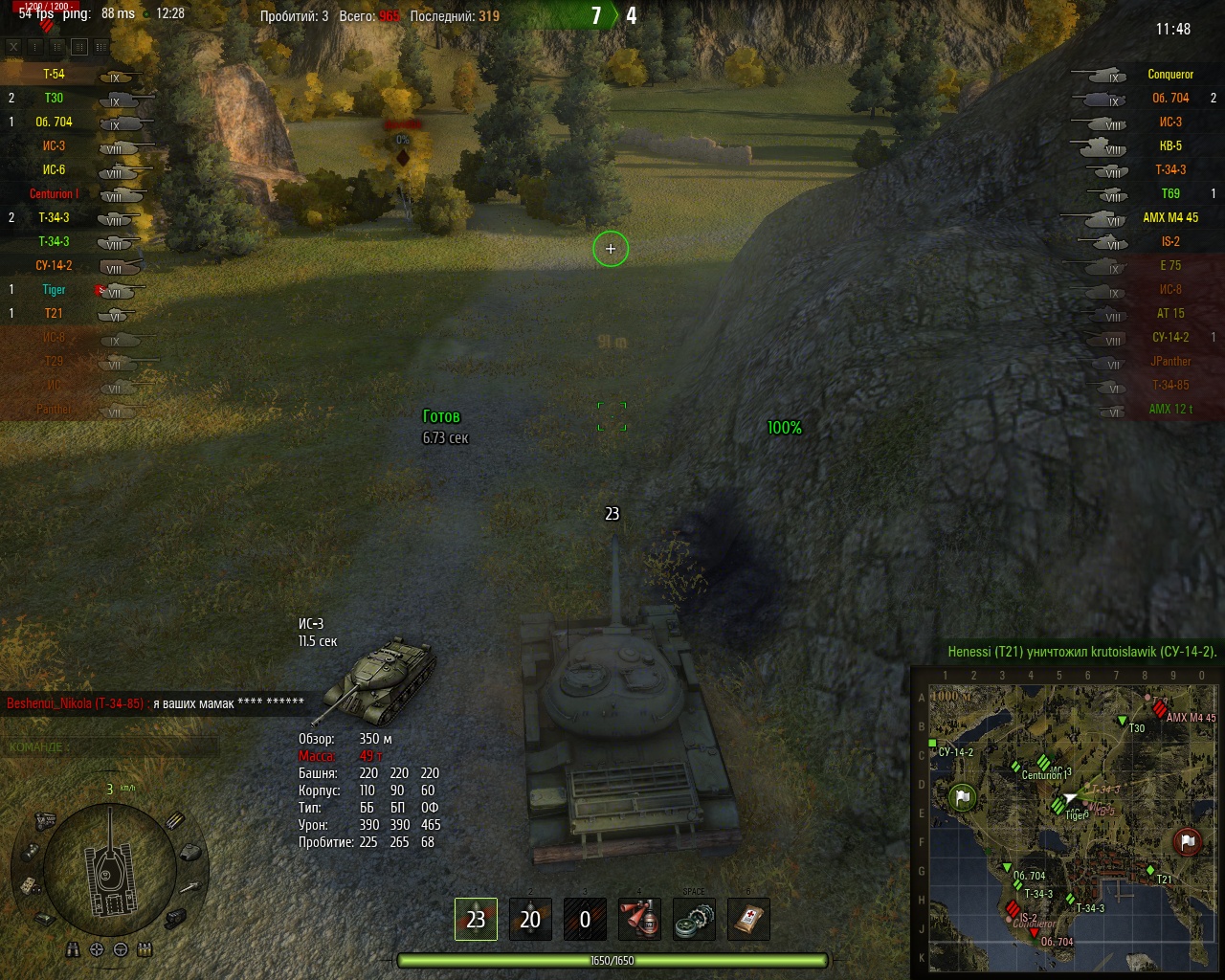Activate the repair kit gear consumable
Image resolution: width=1225 pixels, height=980 pixels.
(694, 919)
